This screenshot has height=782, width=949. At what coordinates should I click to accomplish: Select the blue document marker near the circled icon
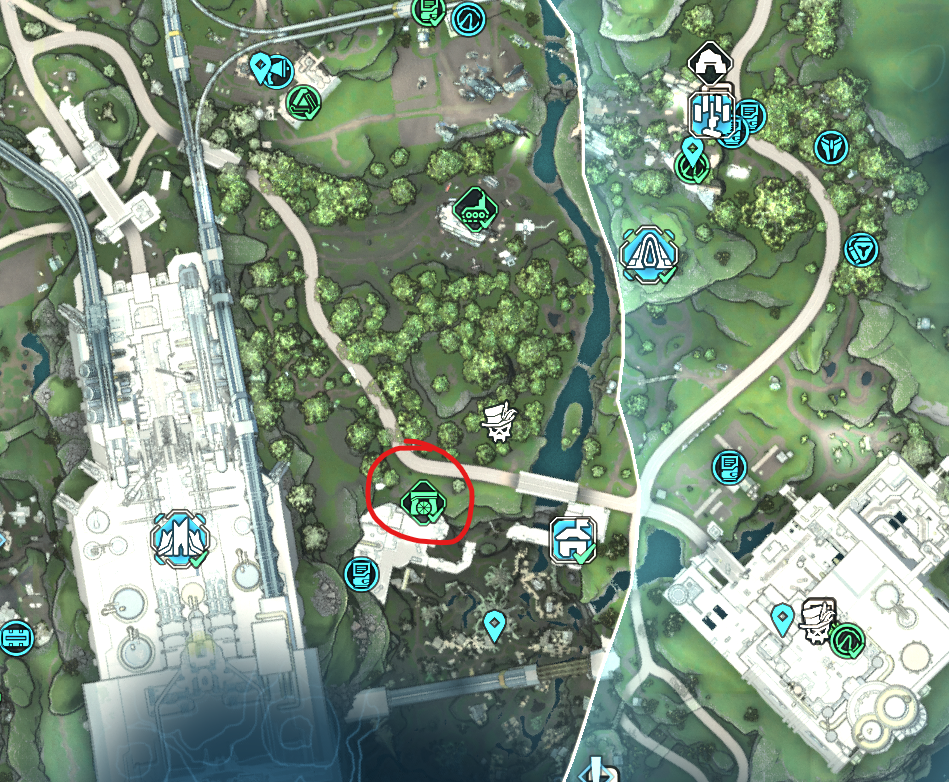[360, 574]
